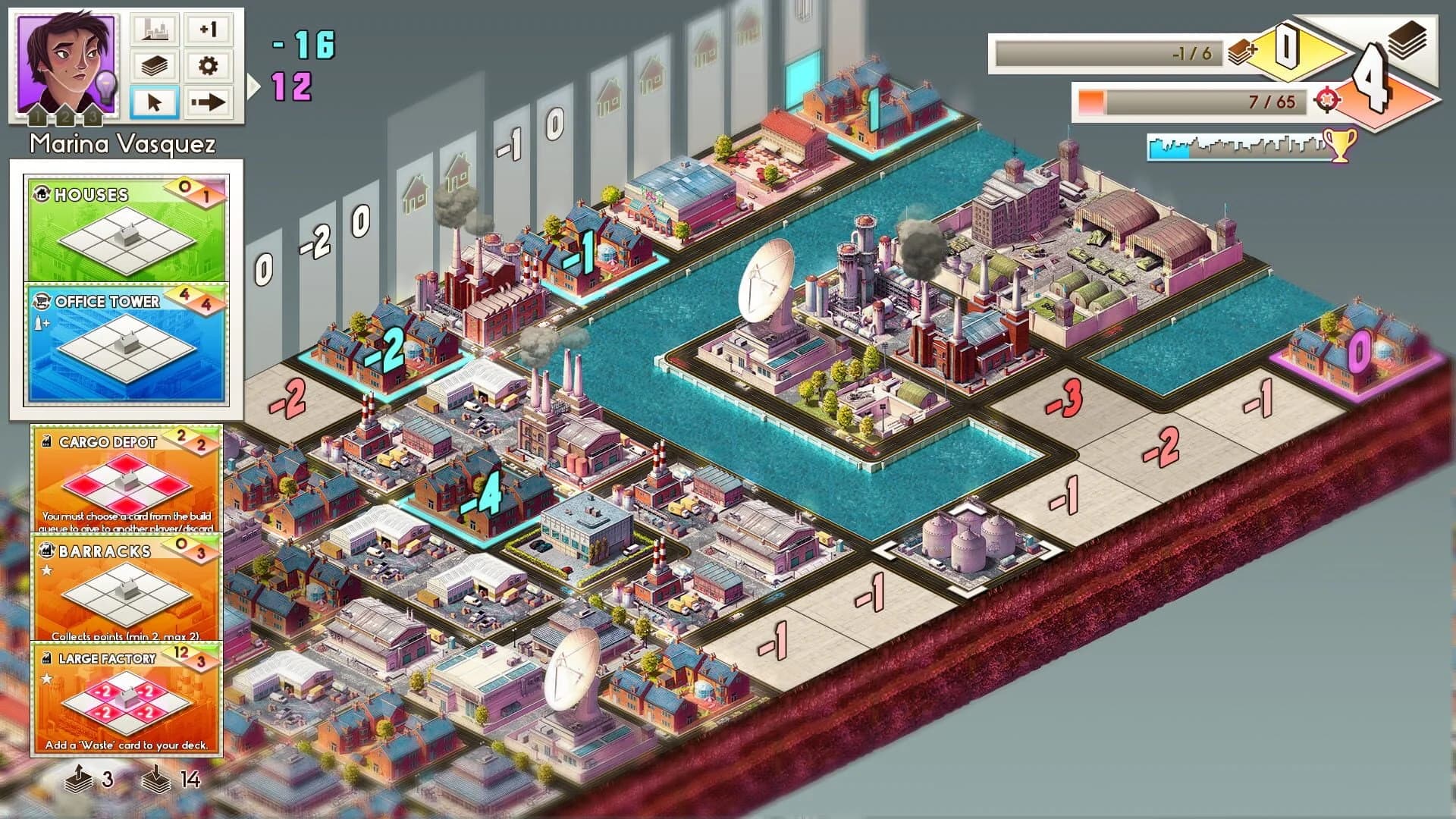Click the end turn arrow button
The height and width of the screenshot is (819, 1456).
[x=206, y=103]
